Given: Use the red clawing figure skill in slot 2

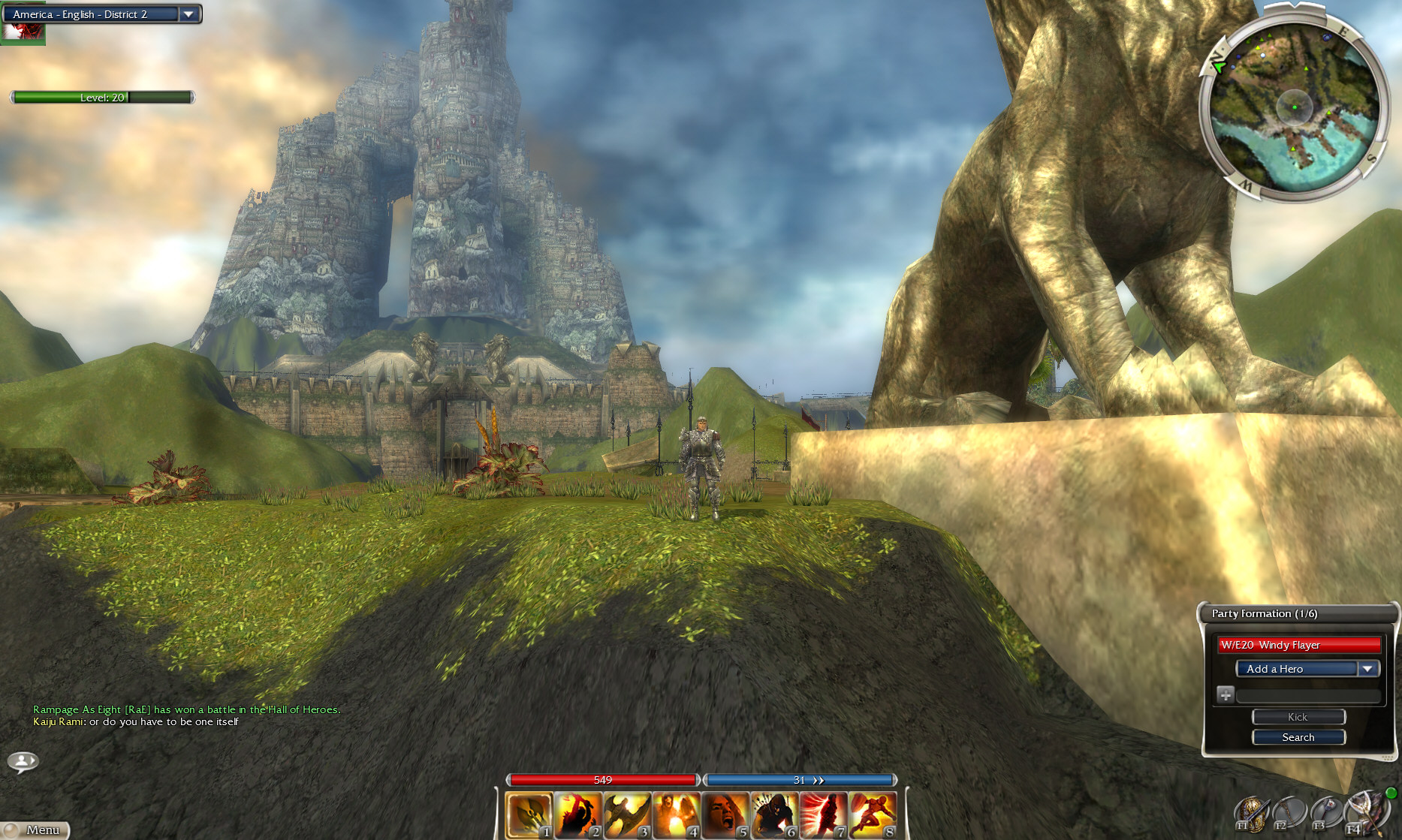Looking at the screenshot, I should coord(578,814).
